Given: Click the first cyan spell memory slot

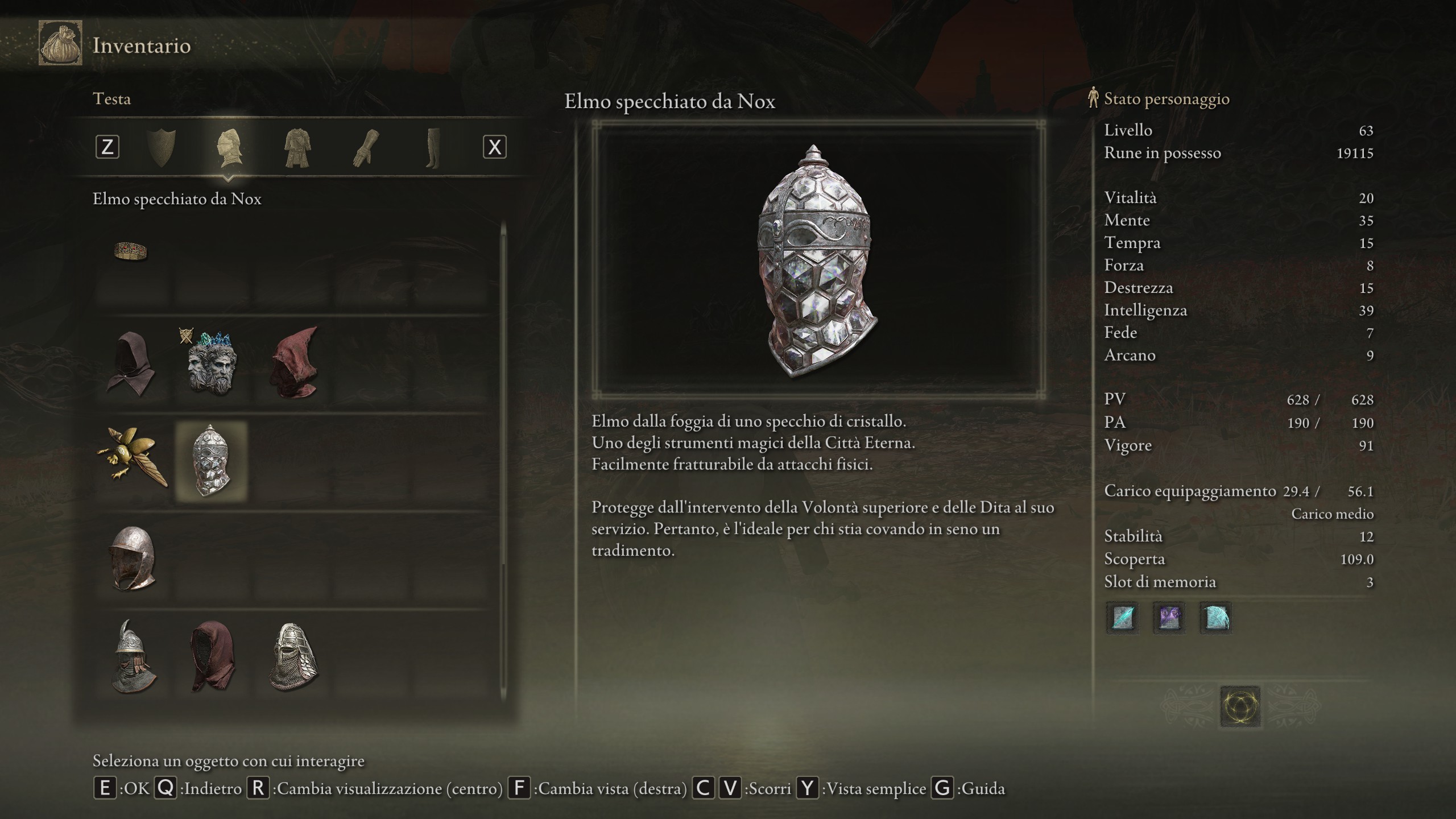Looking at the screenshot, I should [1122, 617].
